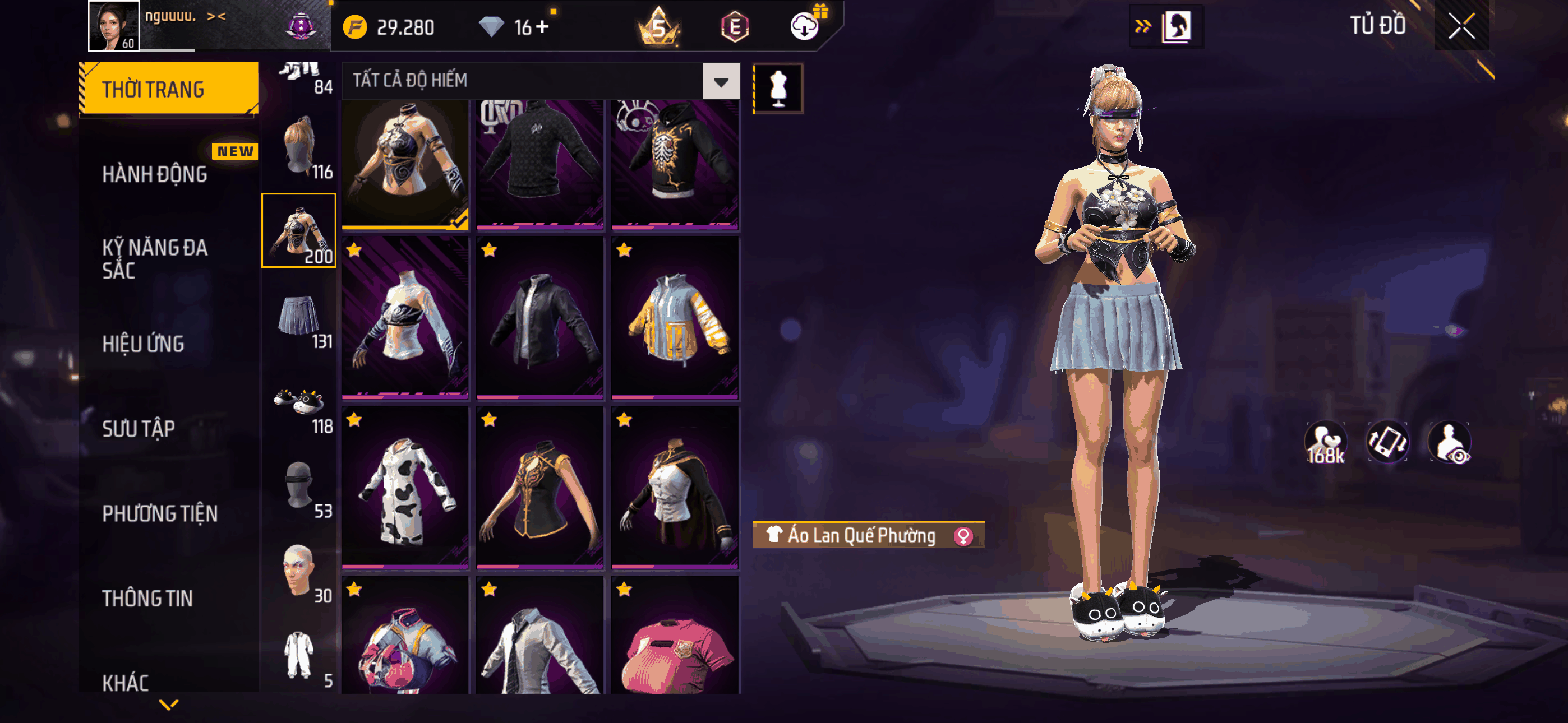Switch to Kỹ Năng Đa Sắc tab
The height and width of the screenshot is (723, 1568).
click(x=155, y=258)
